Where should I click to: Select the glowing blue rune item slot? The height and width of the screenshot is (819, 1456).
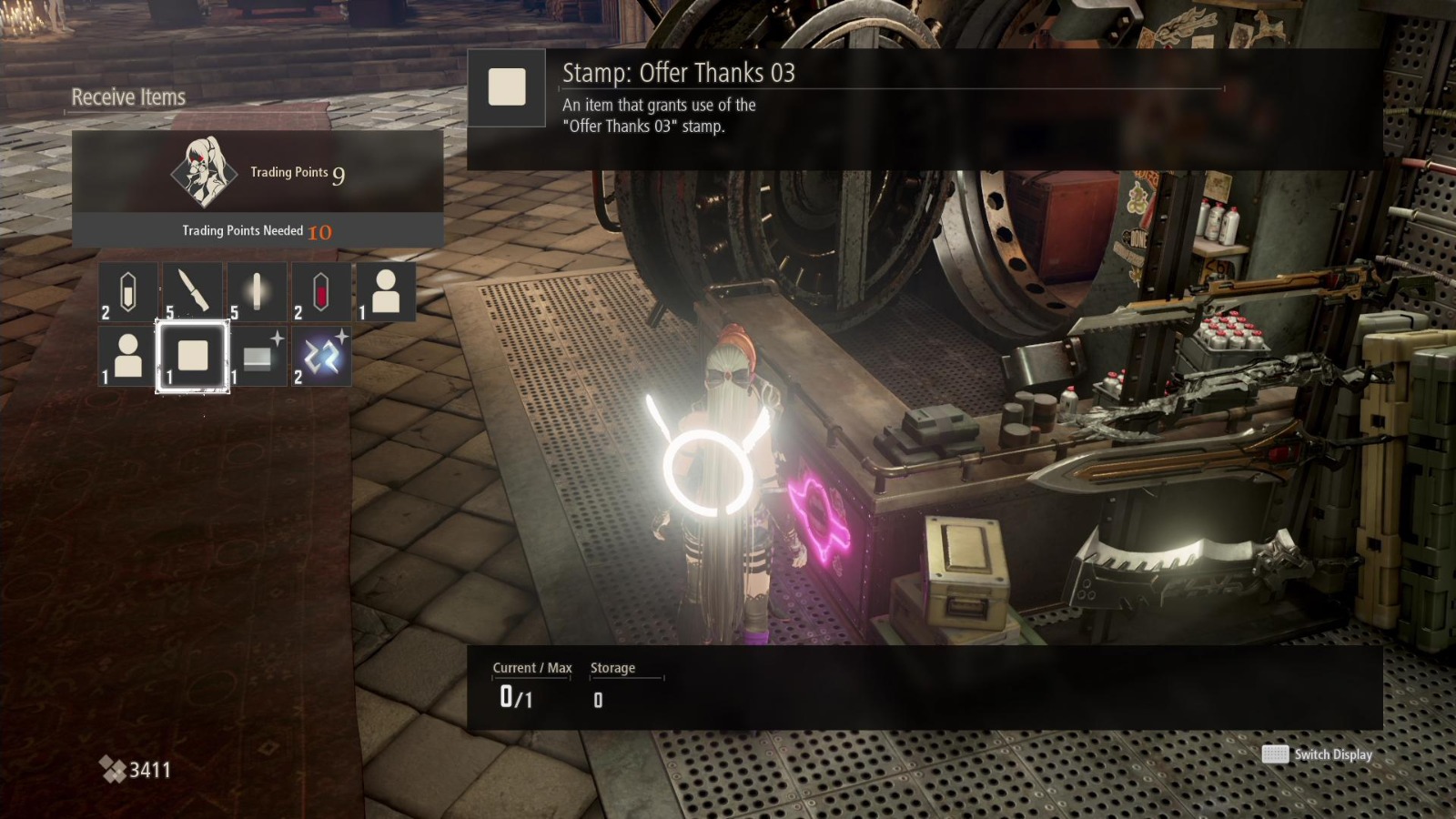click(x=320, y=356)
